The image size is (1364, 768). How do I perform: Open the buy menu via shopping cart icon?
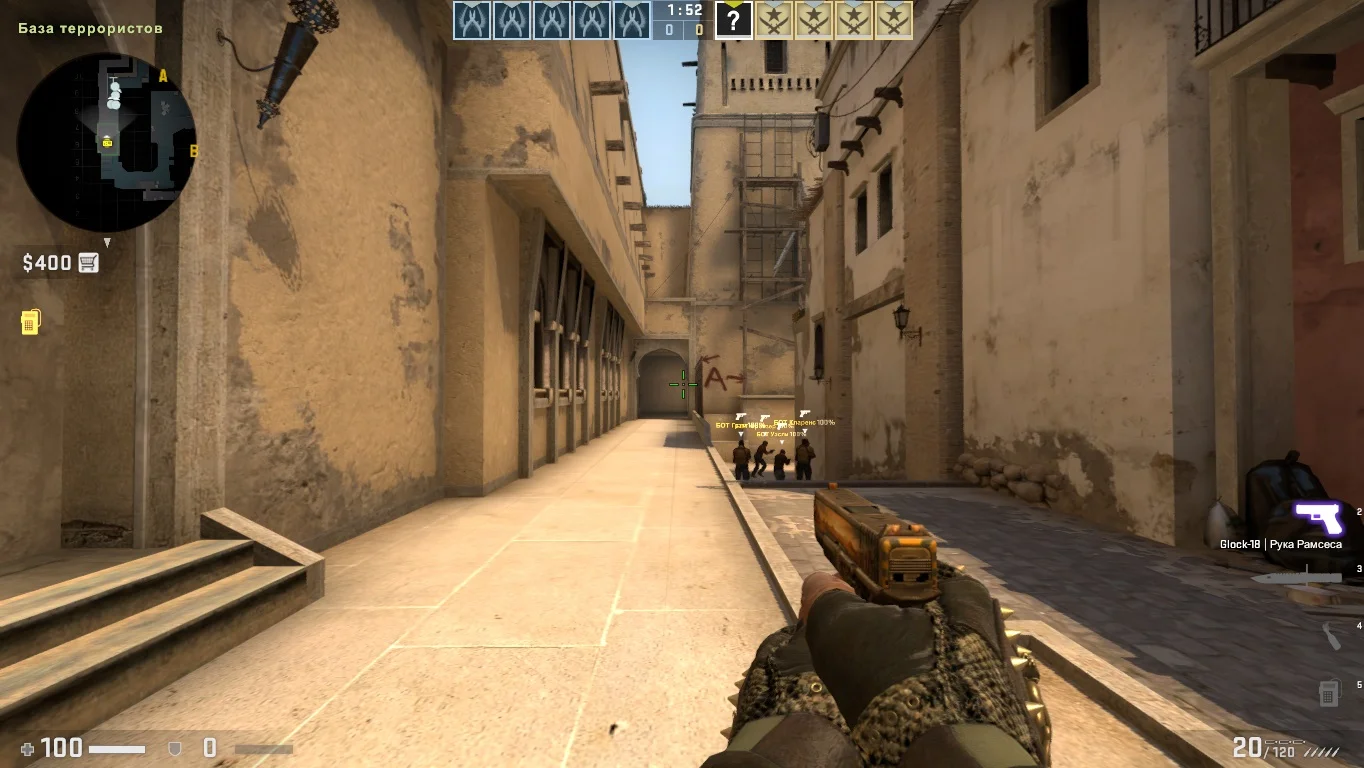(x=89, y=263)
